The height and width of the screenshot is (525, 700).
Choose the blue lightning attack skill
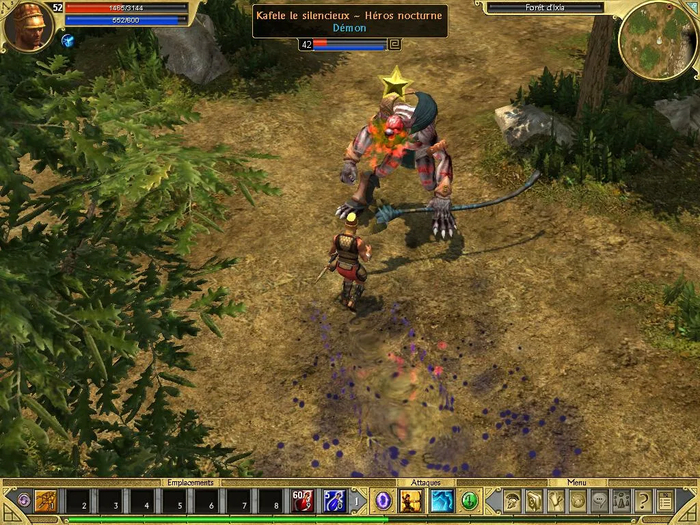[x=442, y=500]
